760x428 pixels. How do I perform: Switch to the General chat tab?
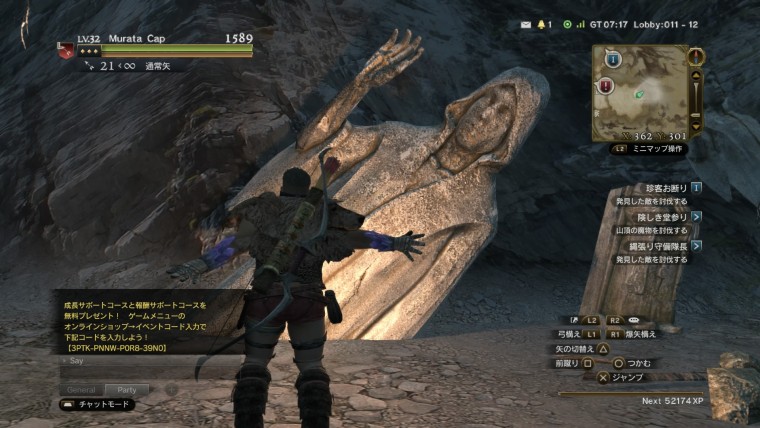tap(81, 389)
